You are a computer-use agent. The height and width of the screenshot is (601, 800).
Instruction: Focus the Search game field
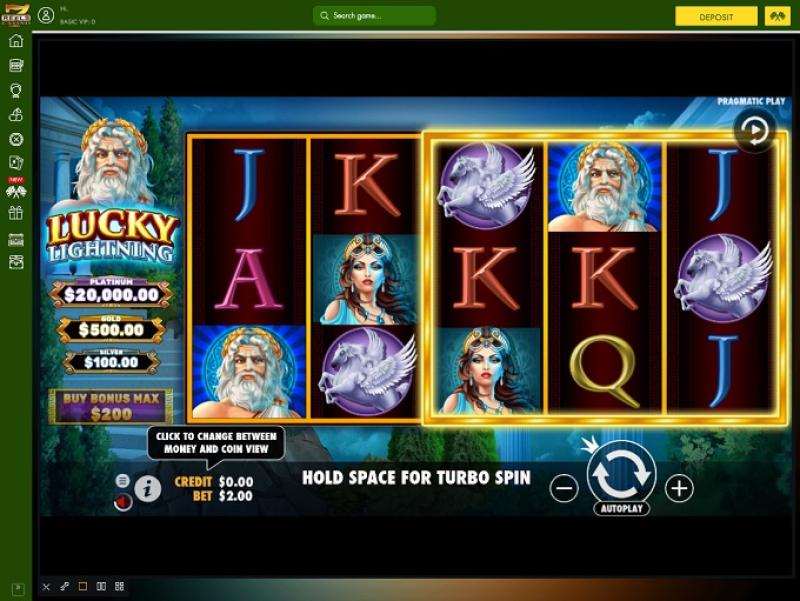pos(374,16)
